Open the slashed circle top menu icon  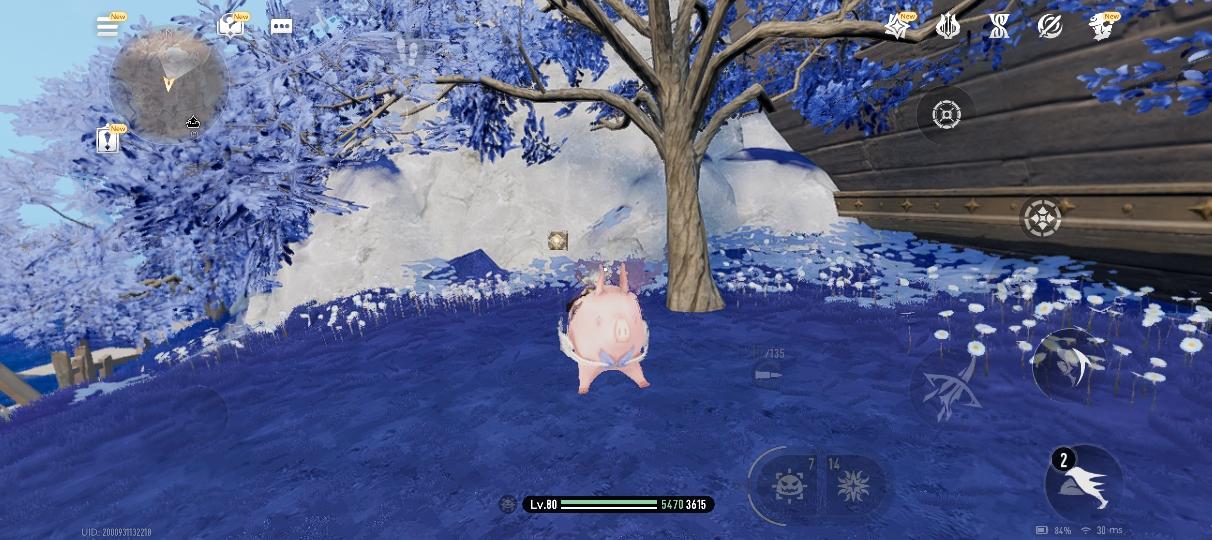(x=1049, y=27)
